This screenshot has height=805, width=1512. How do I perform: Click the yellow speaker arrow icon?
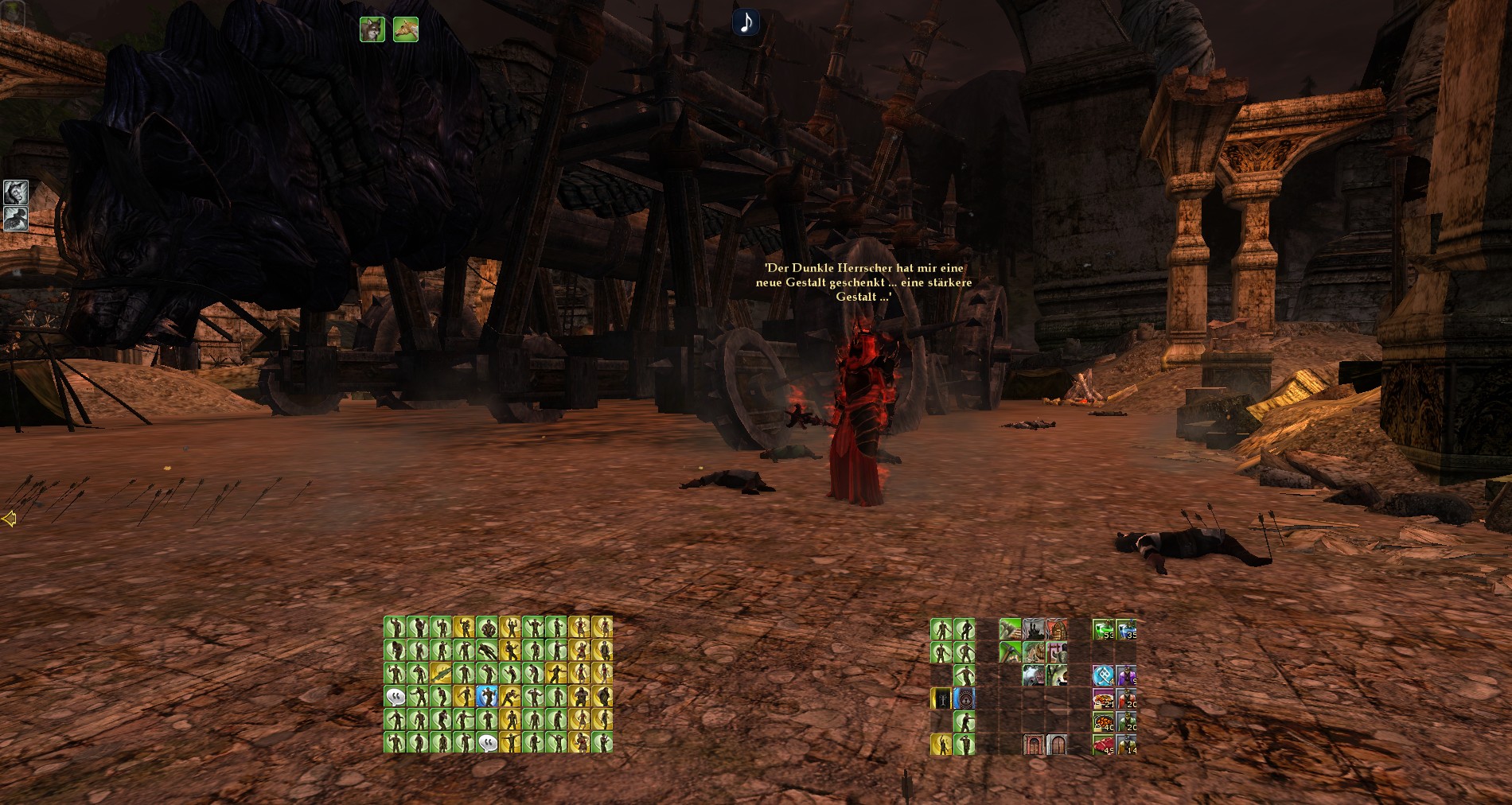(9, 519)
